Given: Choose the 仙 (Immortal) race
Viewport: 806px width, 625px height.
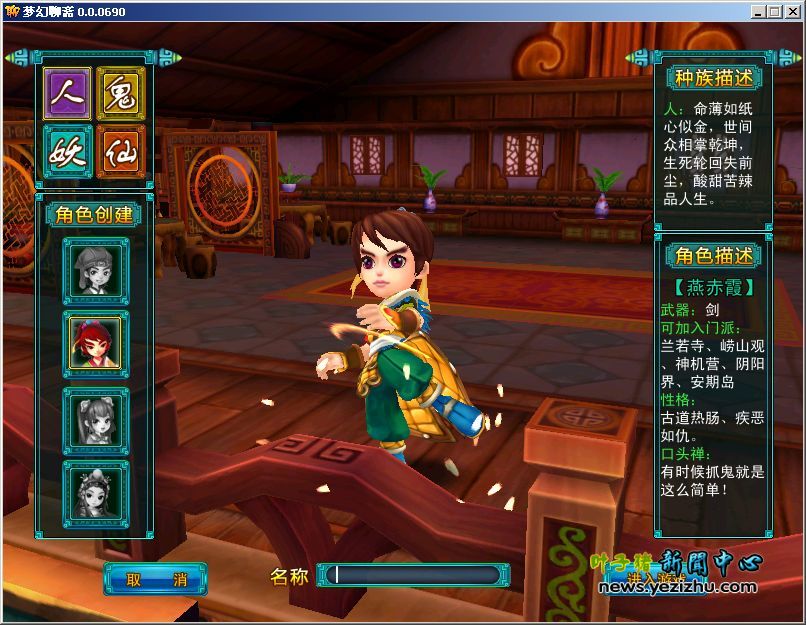Looking at the screenshot, I should 121,151.
